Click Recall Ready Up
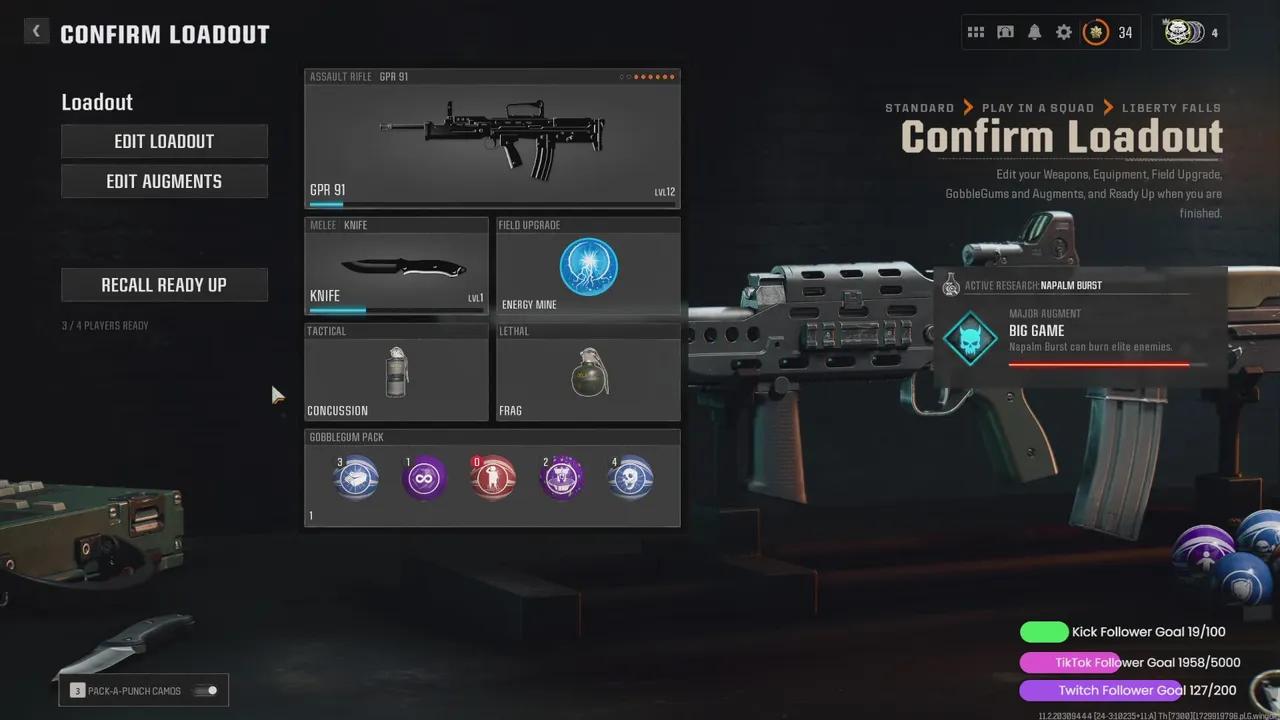 pos(164,285)
